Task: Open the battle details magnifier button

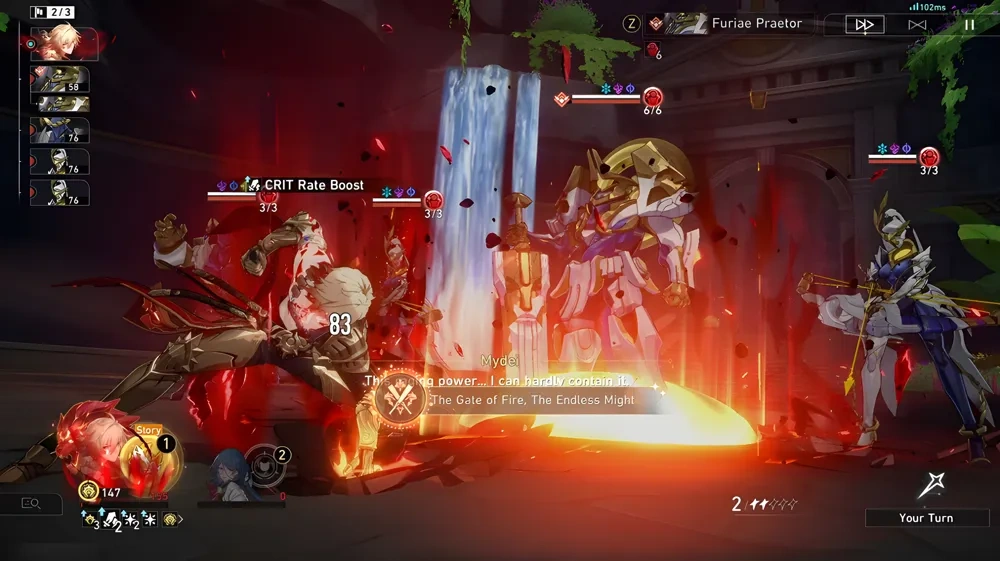Action: click(30, 504)
